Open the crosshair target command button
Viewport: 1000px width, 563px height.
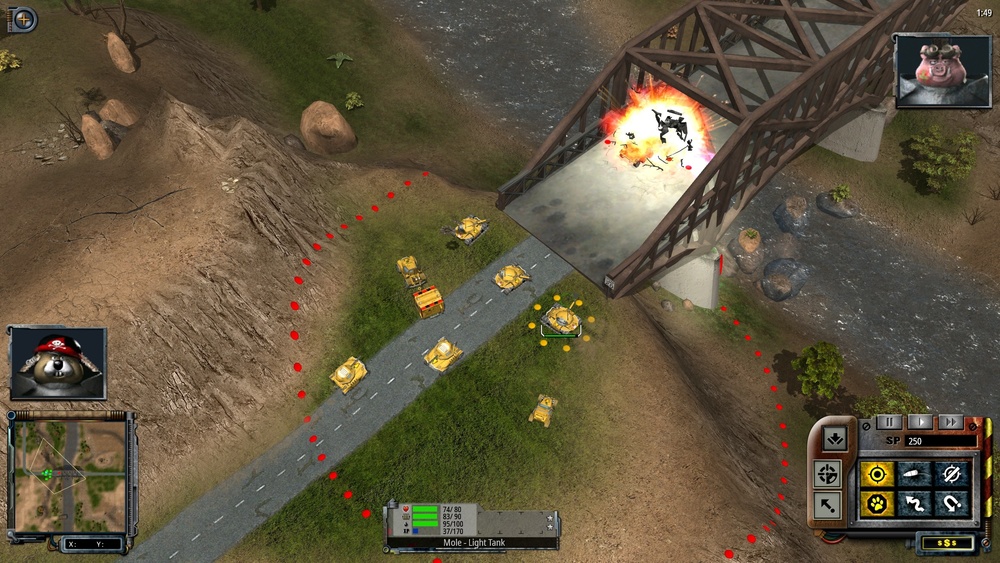pyautogui.click(x=828, y=473)
